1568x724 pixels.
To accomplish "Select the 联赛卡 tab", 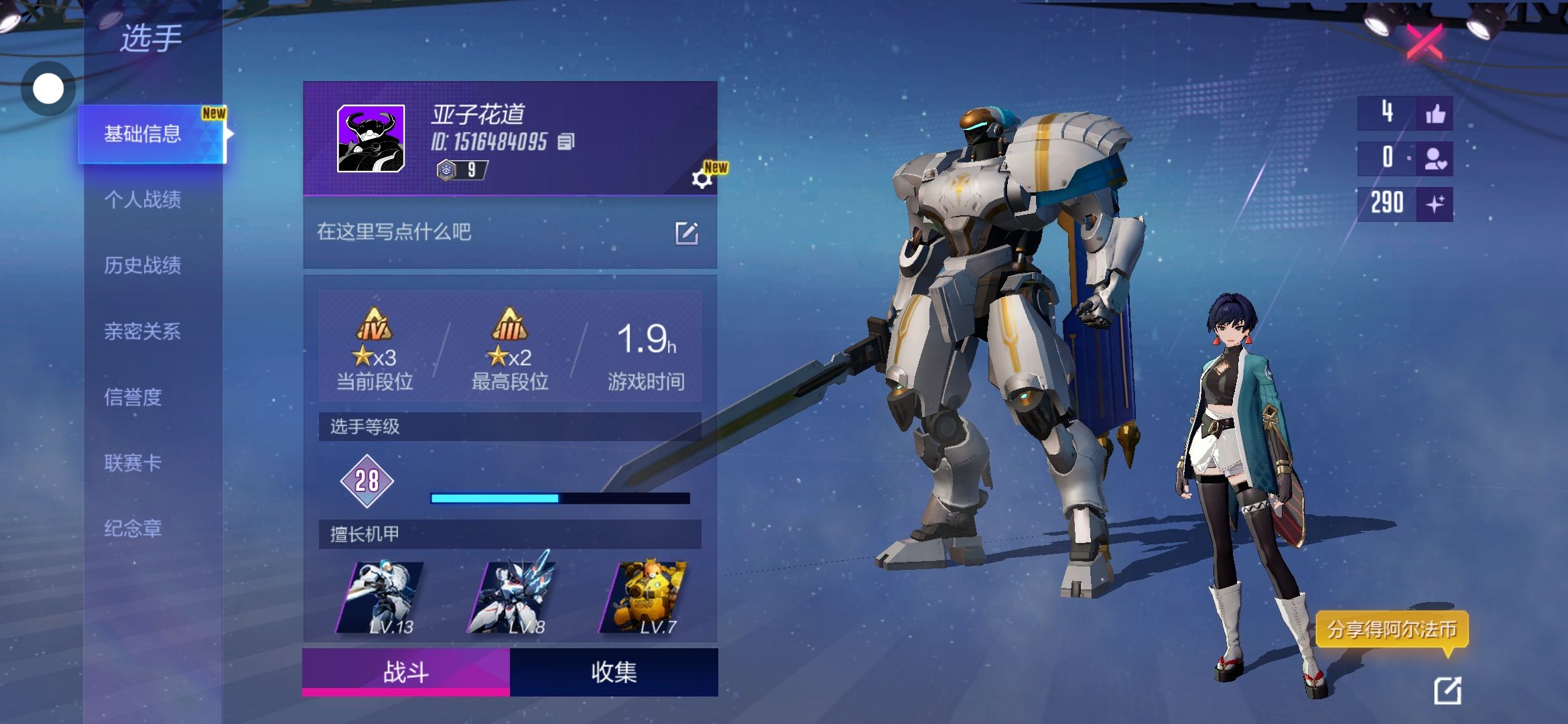I will [133, 463].
